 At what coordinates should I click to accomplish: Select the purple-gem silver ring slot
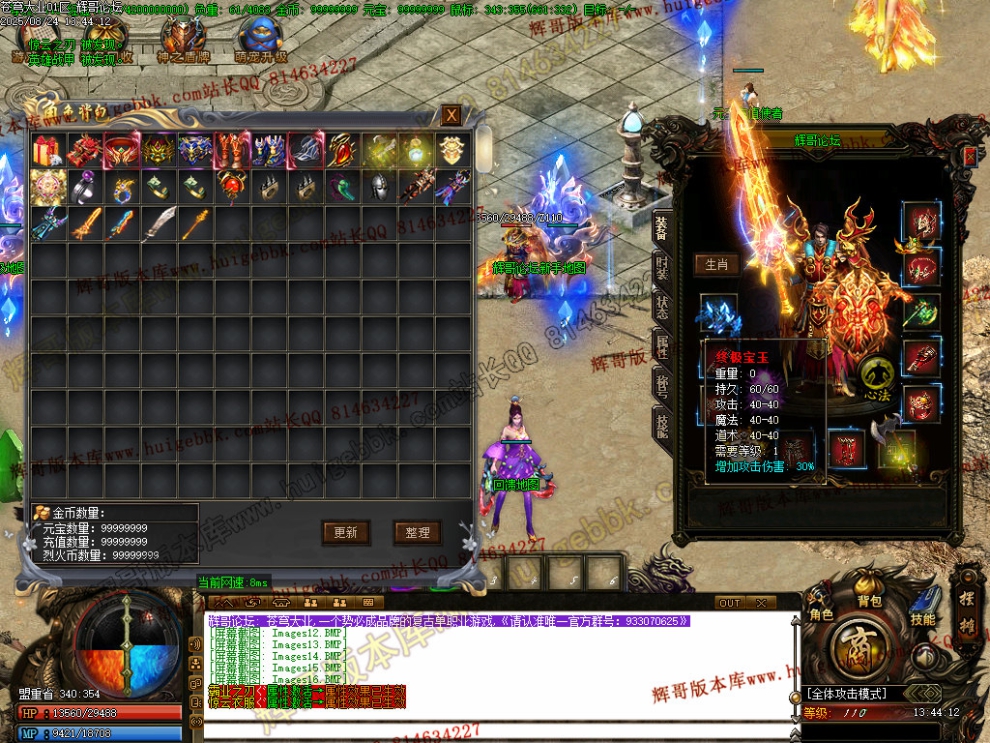[84, 187]
